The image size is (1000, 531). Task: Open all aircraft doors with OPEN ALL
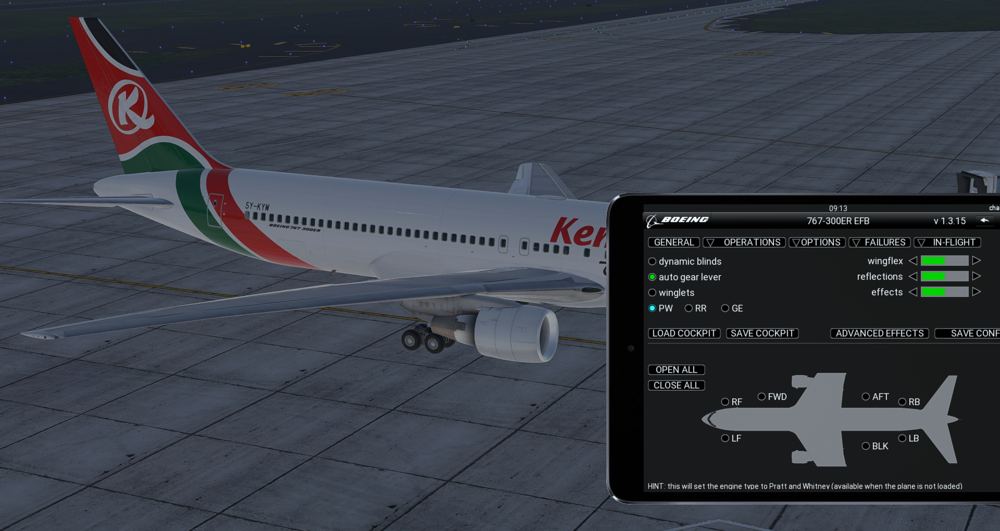(677, 370)
